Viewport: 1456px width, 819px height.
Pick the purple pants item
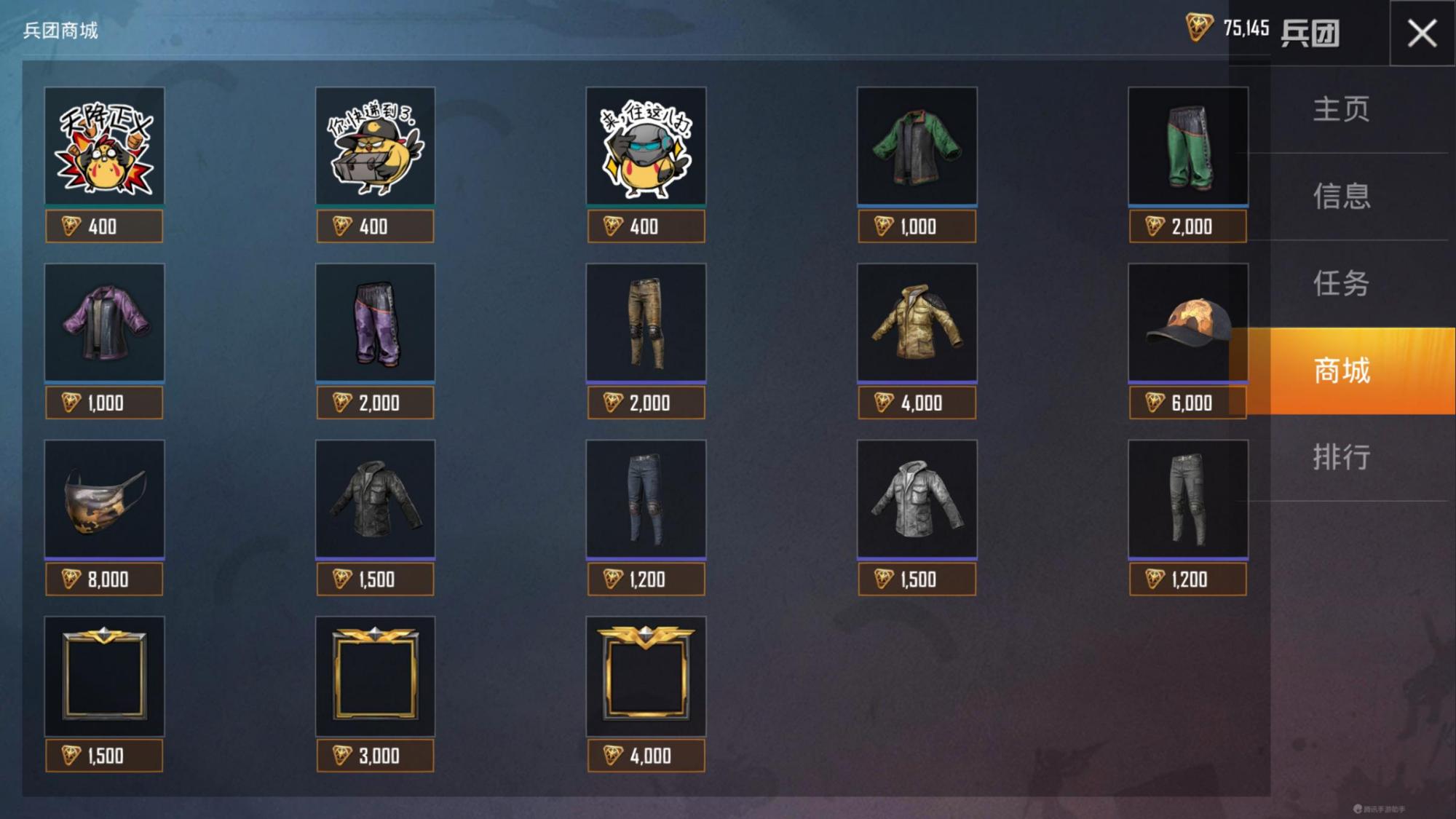coord(376,323)
